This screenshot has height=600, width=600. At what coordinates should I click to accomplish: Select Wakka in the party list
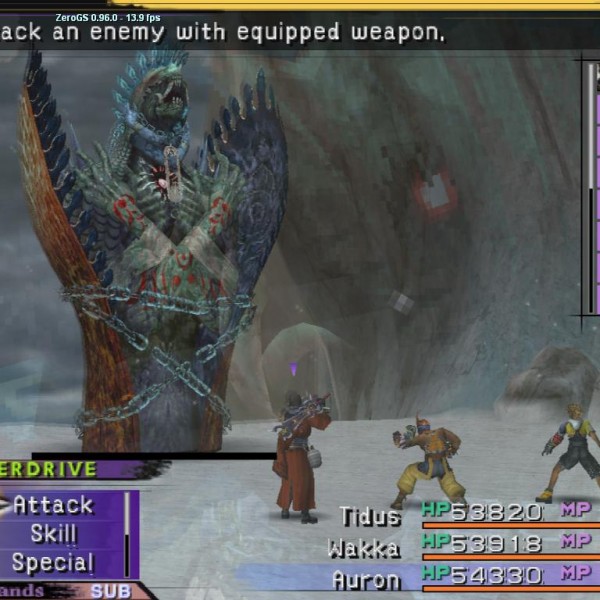point(363,547)
